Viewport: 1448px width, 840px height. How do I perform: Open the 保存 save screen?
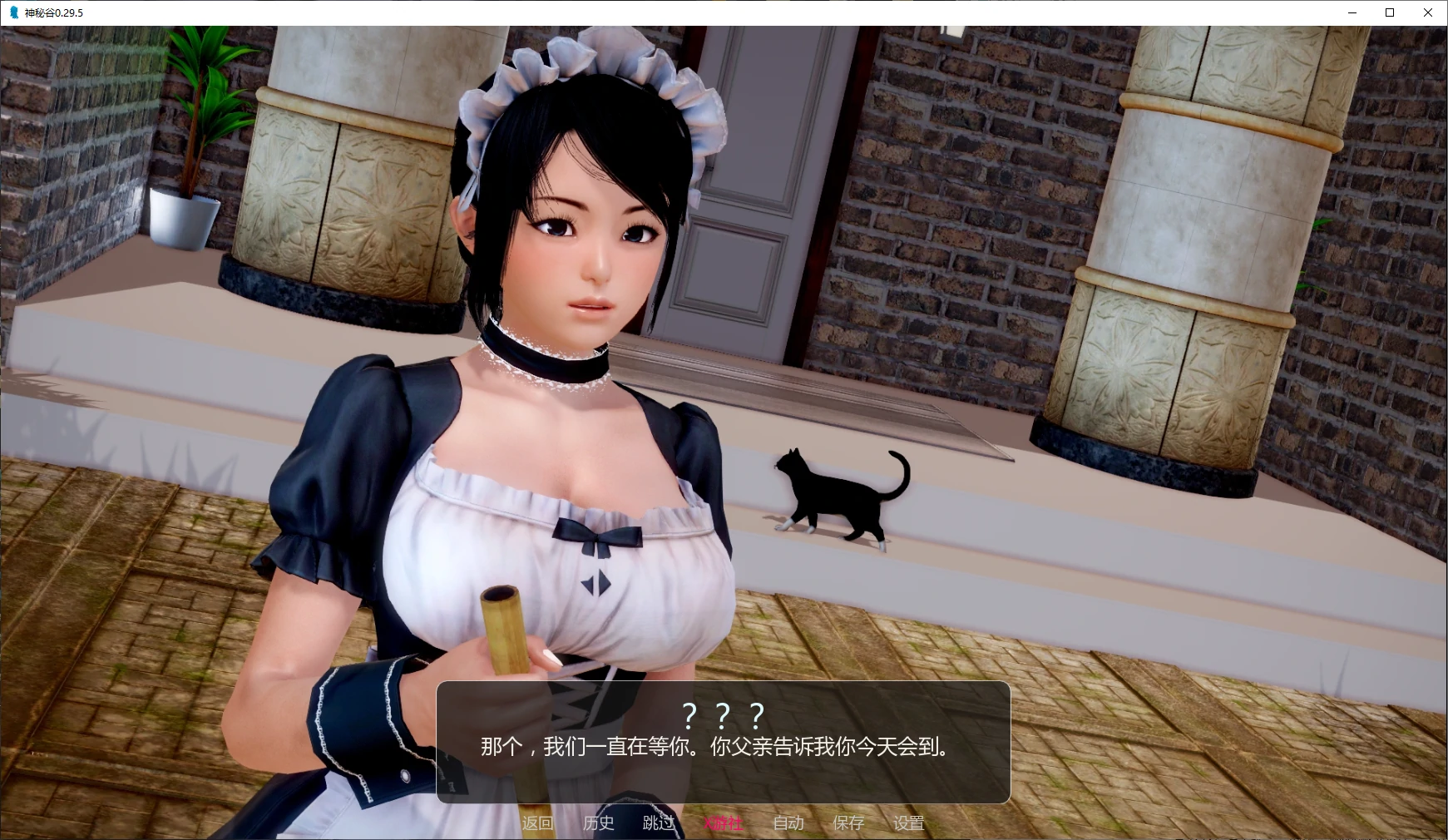(x=848, y=823)
